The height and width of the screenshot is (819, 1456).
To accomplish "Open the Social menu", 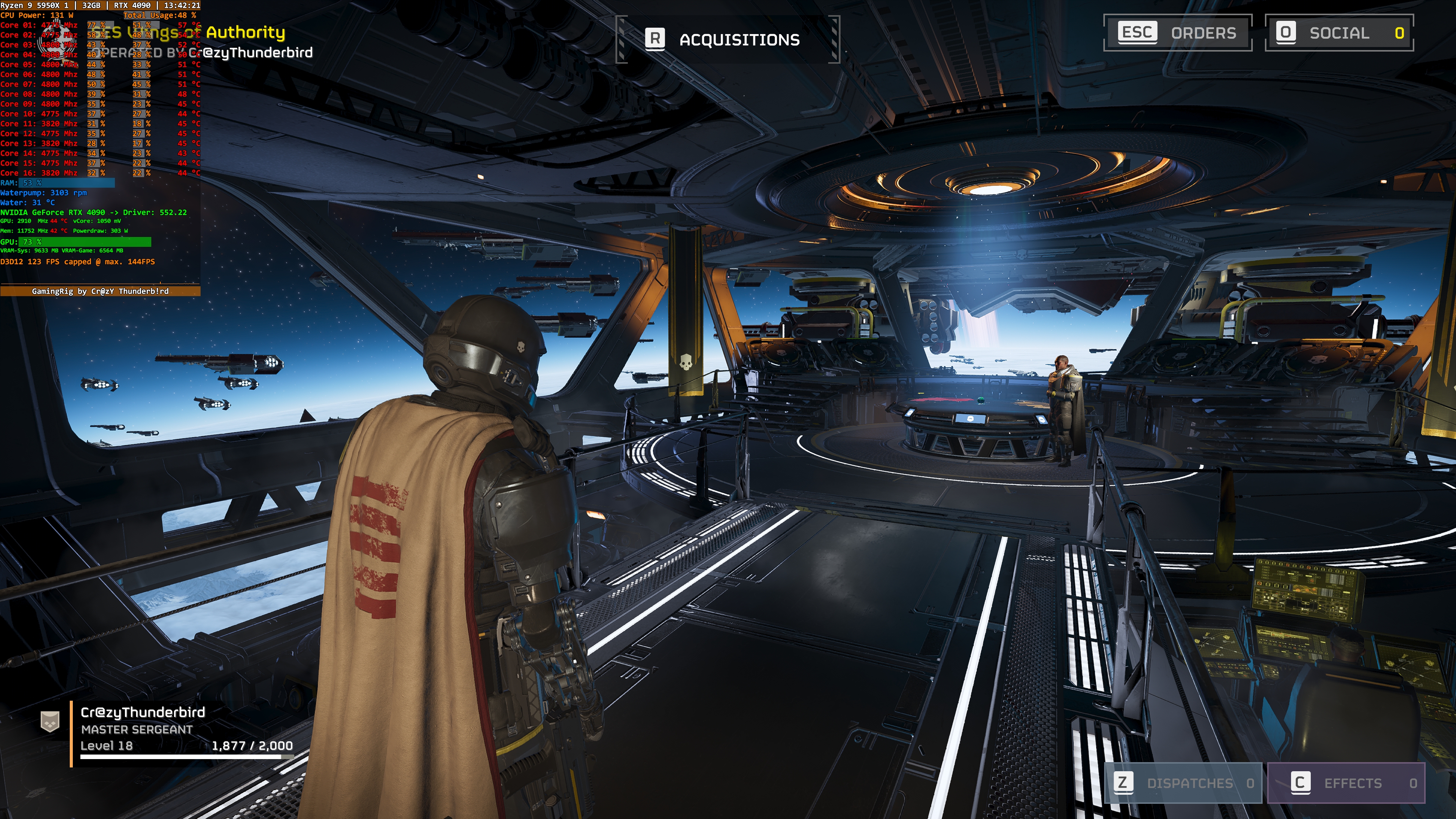I will tap(1338, 33).
